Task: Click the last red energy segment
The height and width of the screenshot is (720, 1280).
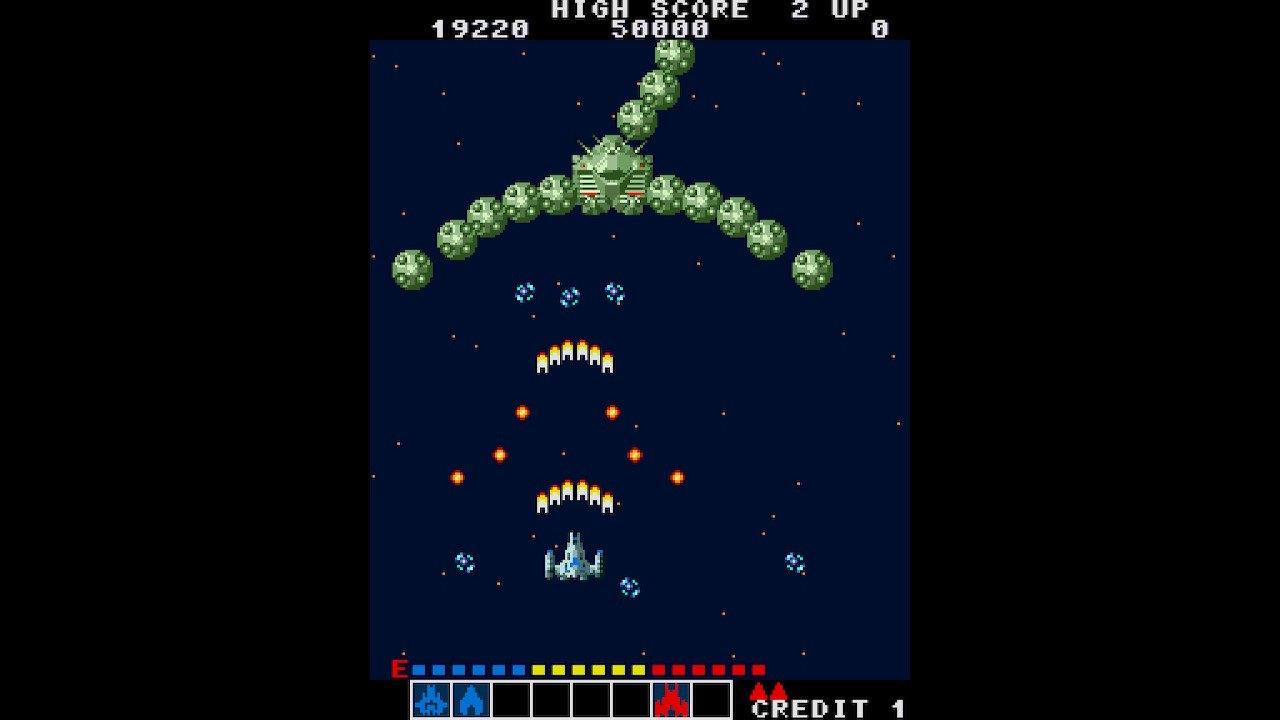Action: tap(758, 671)
